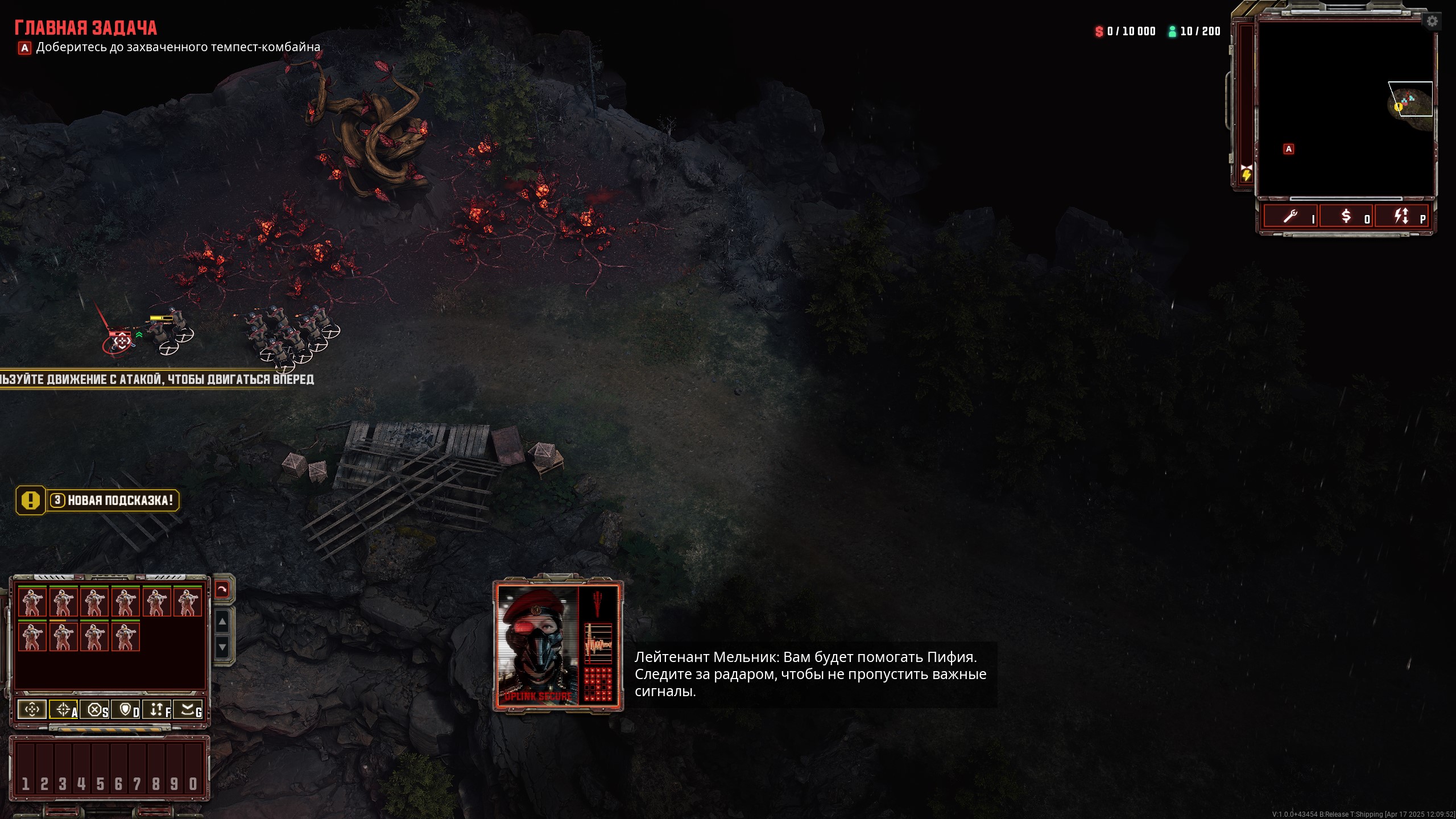Toggle the lightning power mode button
The image size is (1456, 819).
pos(1401,217)
